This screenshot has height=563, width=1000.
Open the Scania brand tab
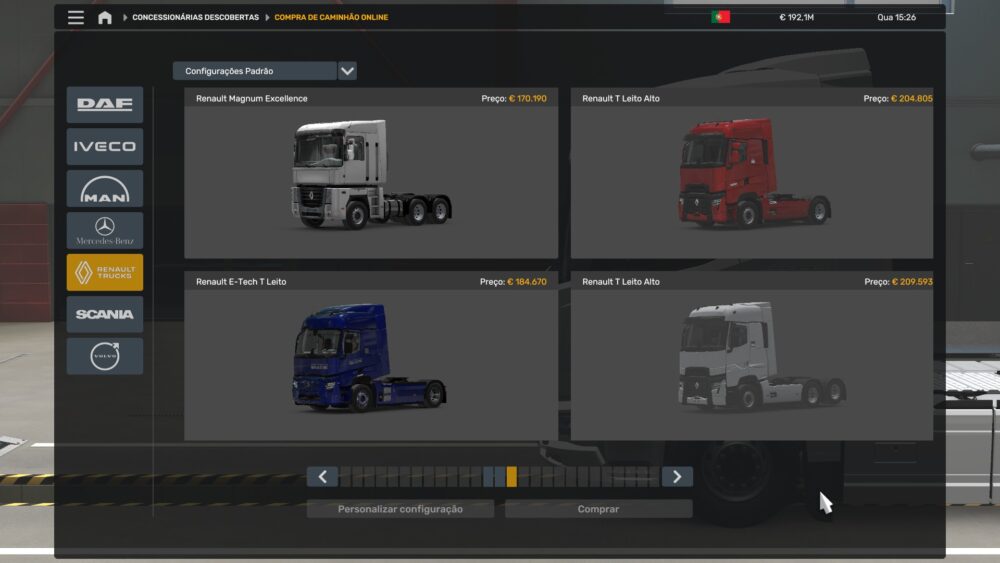(x=105, y=314)
